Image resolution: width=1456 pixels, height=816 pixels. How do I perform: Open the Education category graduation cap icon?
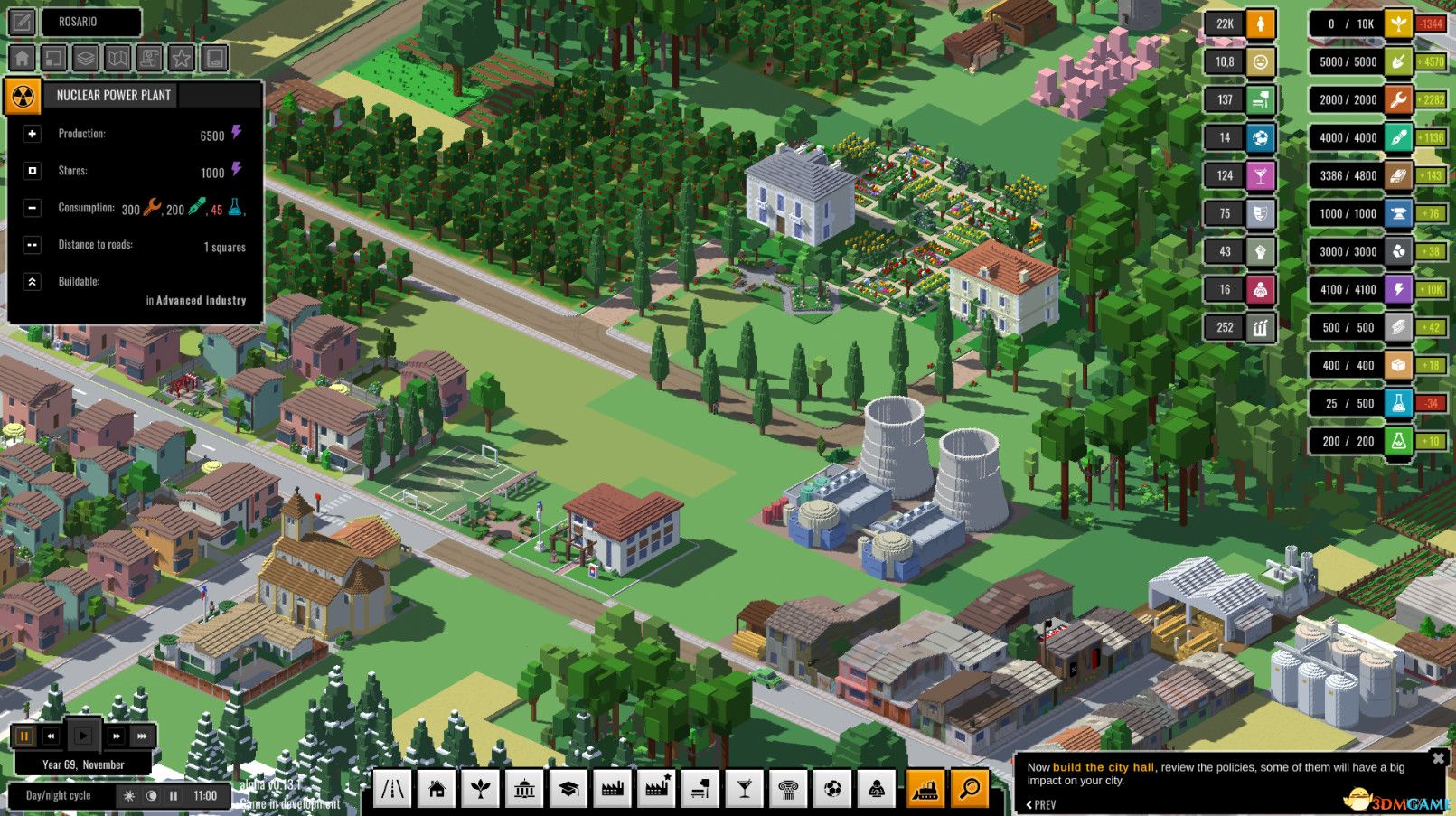[568, 788]
